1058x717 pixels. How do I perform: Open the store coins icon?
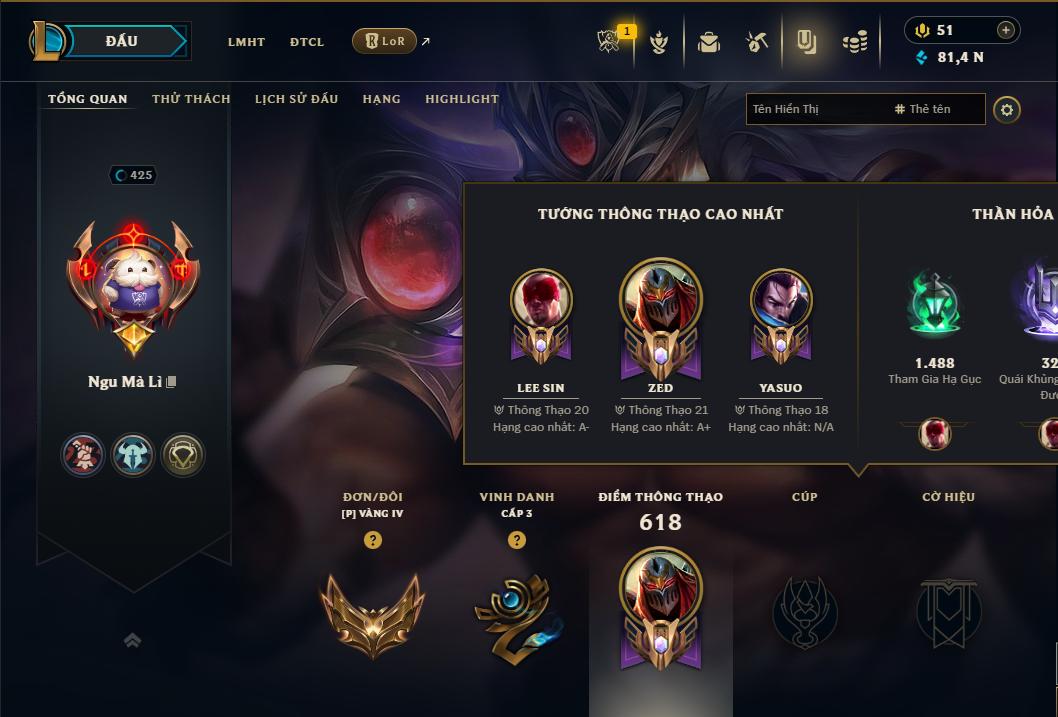854,42
